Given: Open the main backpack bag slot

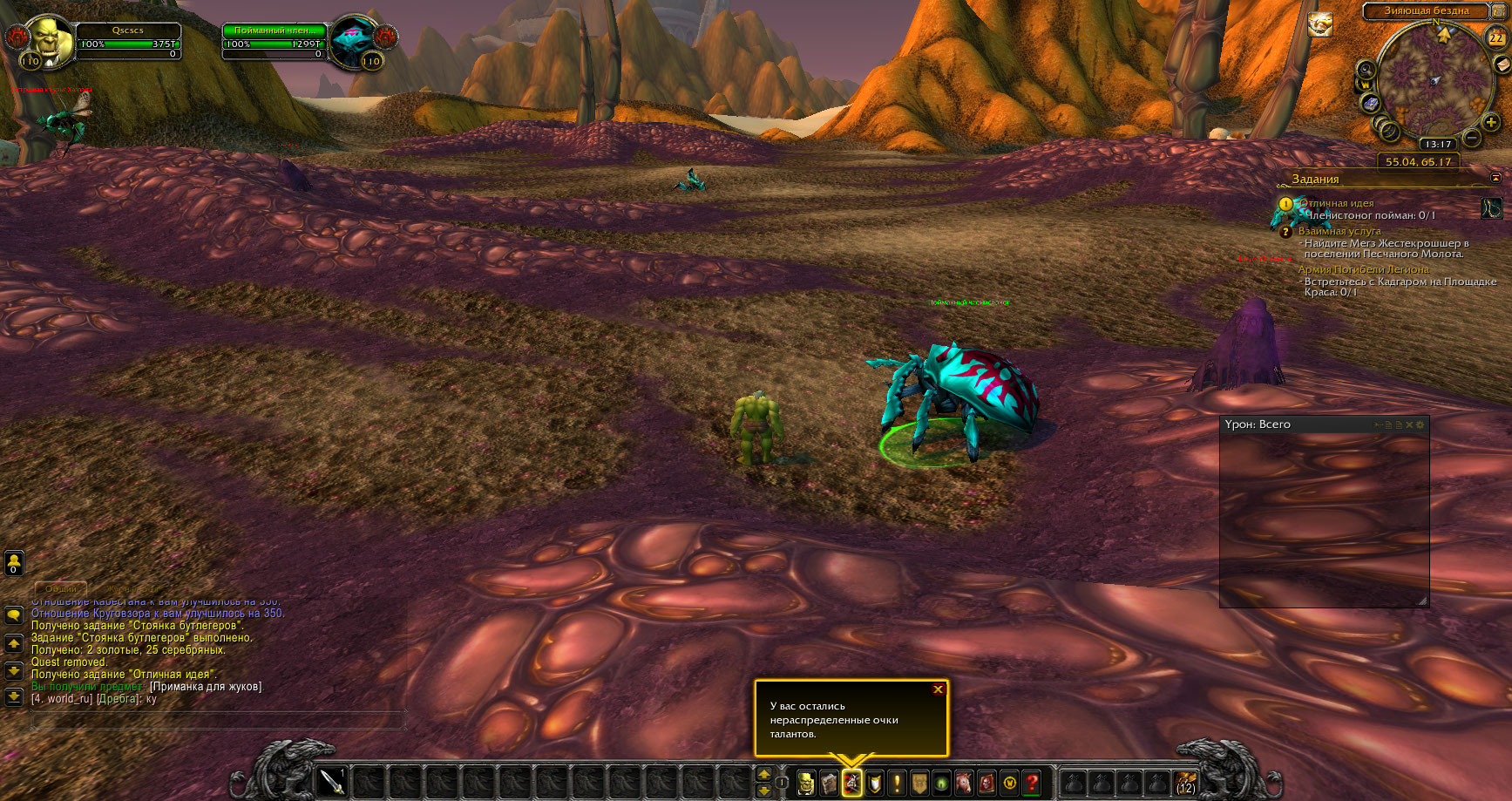Looking at the screenshot, I should pos(1185,783).
